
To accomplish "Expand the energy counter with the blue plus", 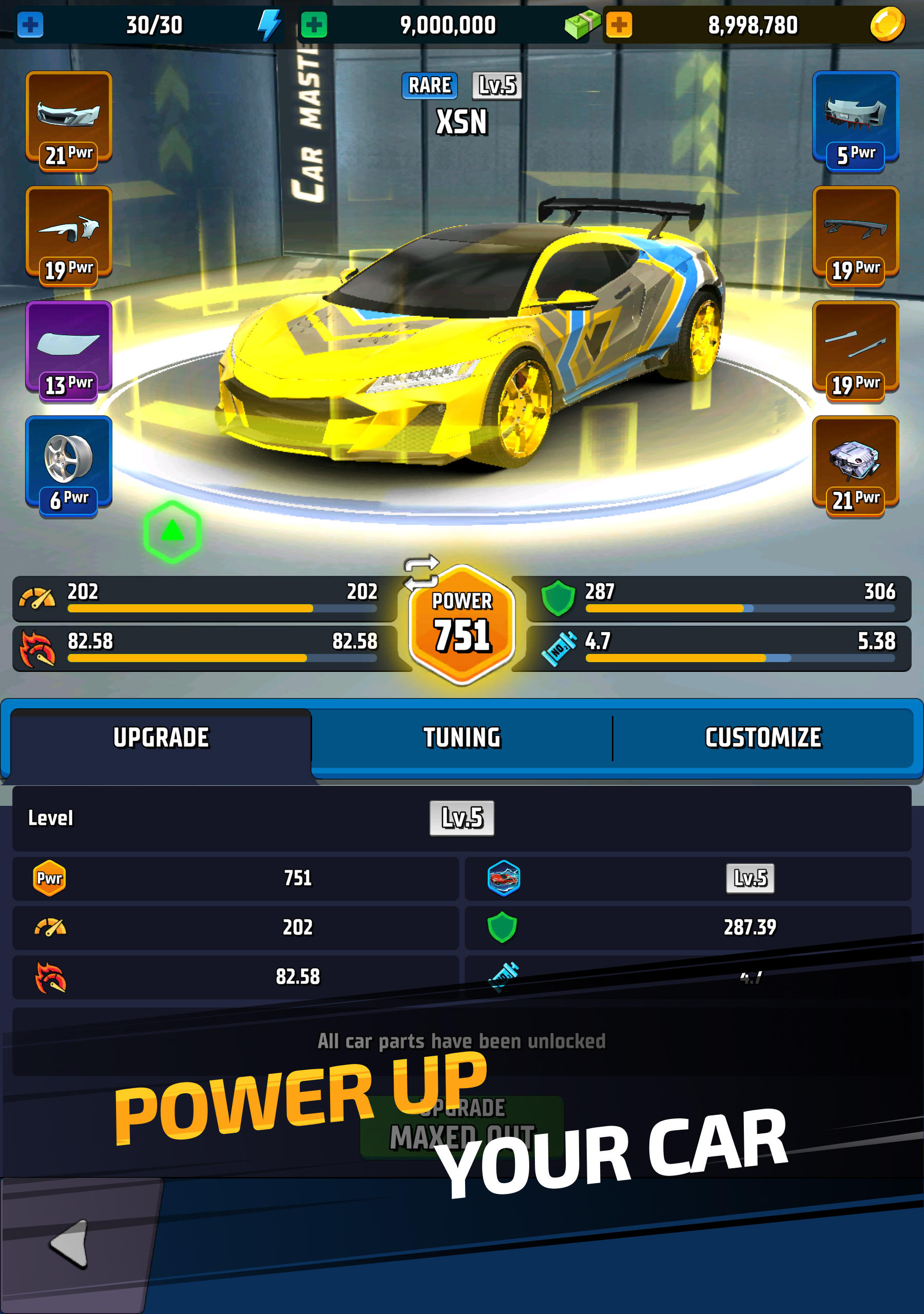I will (x=30, y=25).
